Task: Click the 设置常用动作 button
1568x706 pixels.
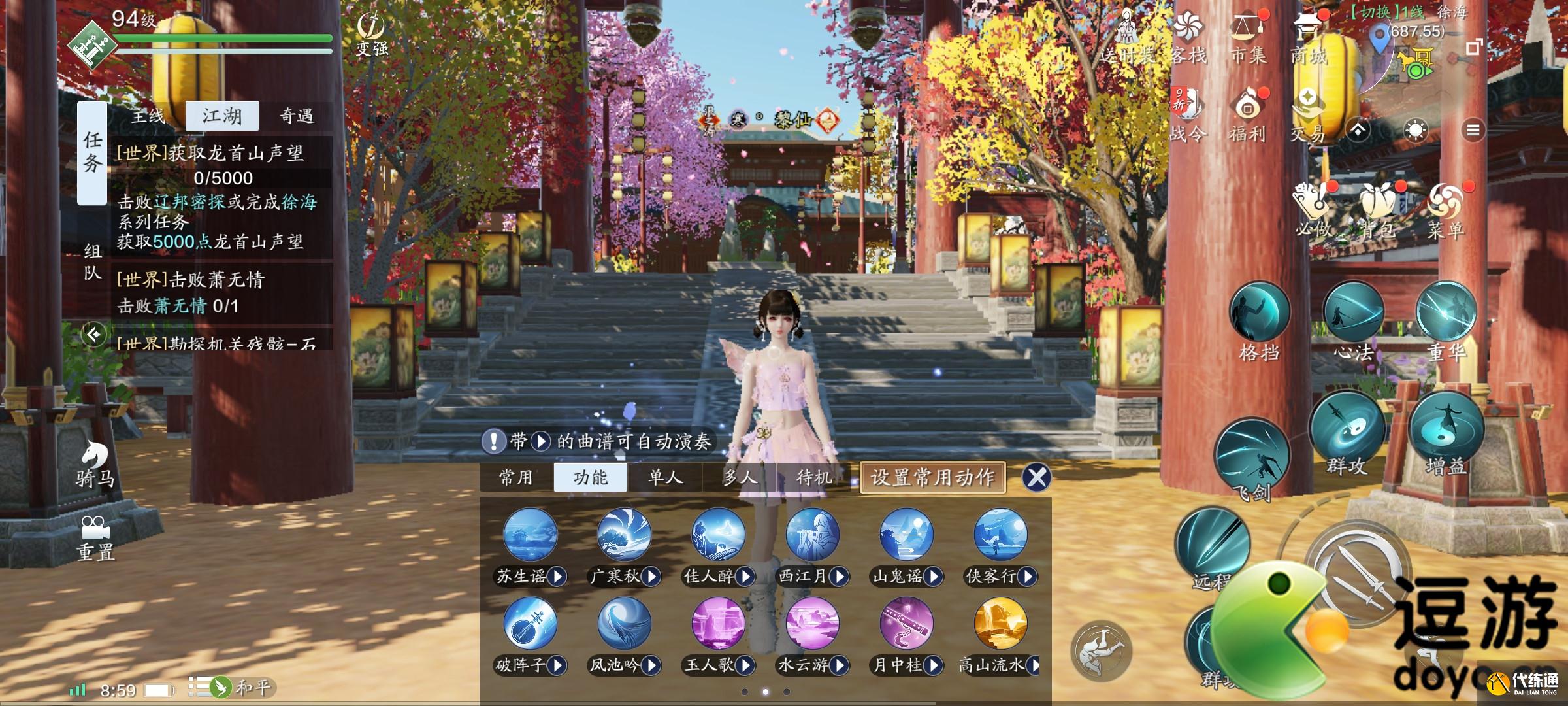Action: pos(932,477)
